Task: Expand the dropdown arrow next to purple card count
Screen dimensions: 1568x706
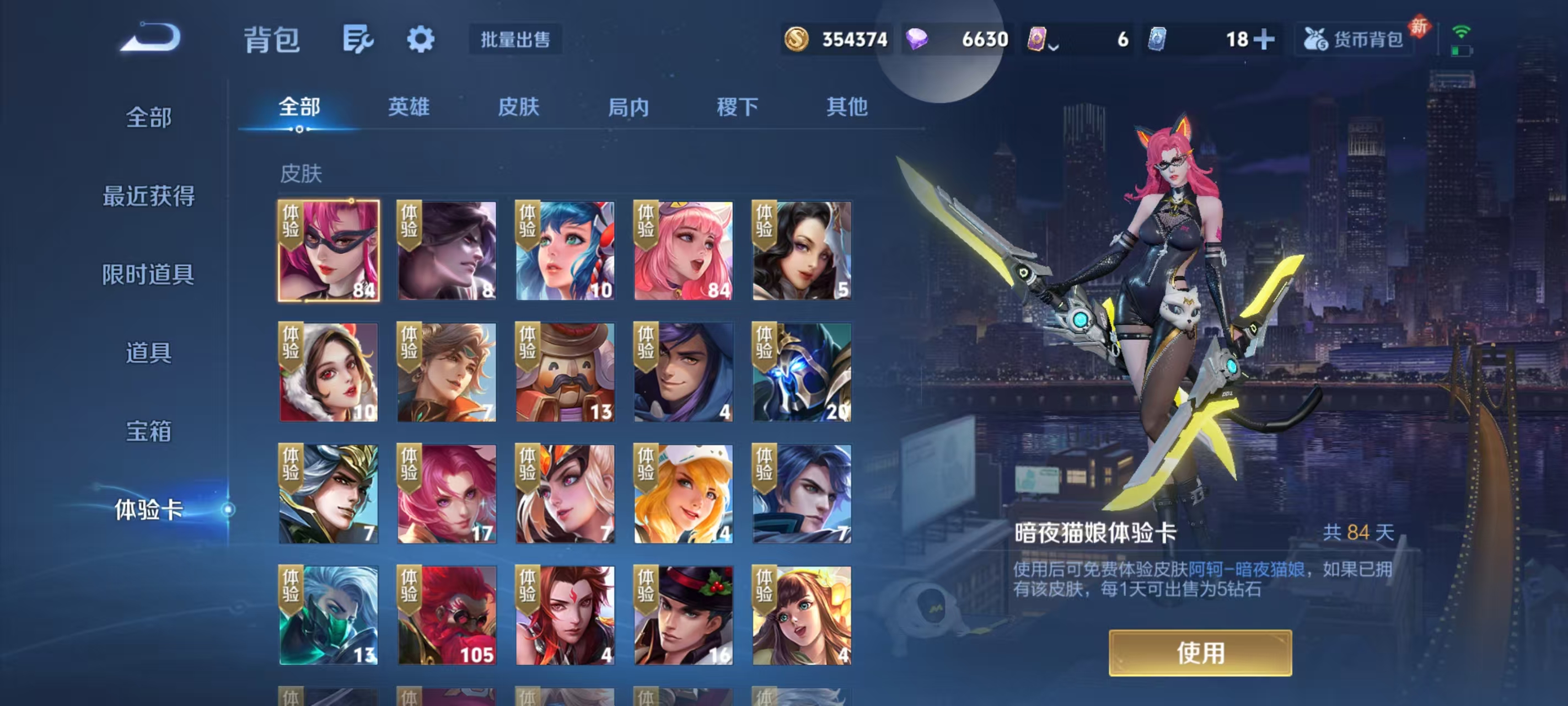Action: tap(1054, 46)
